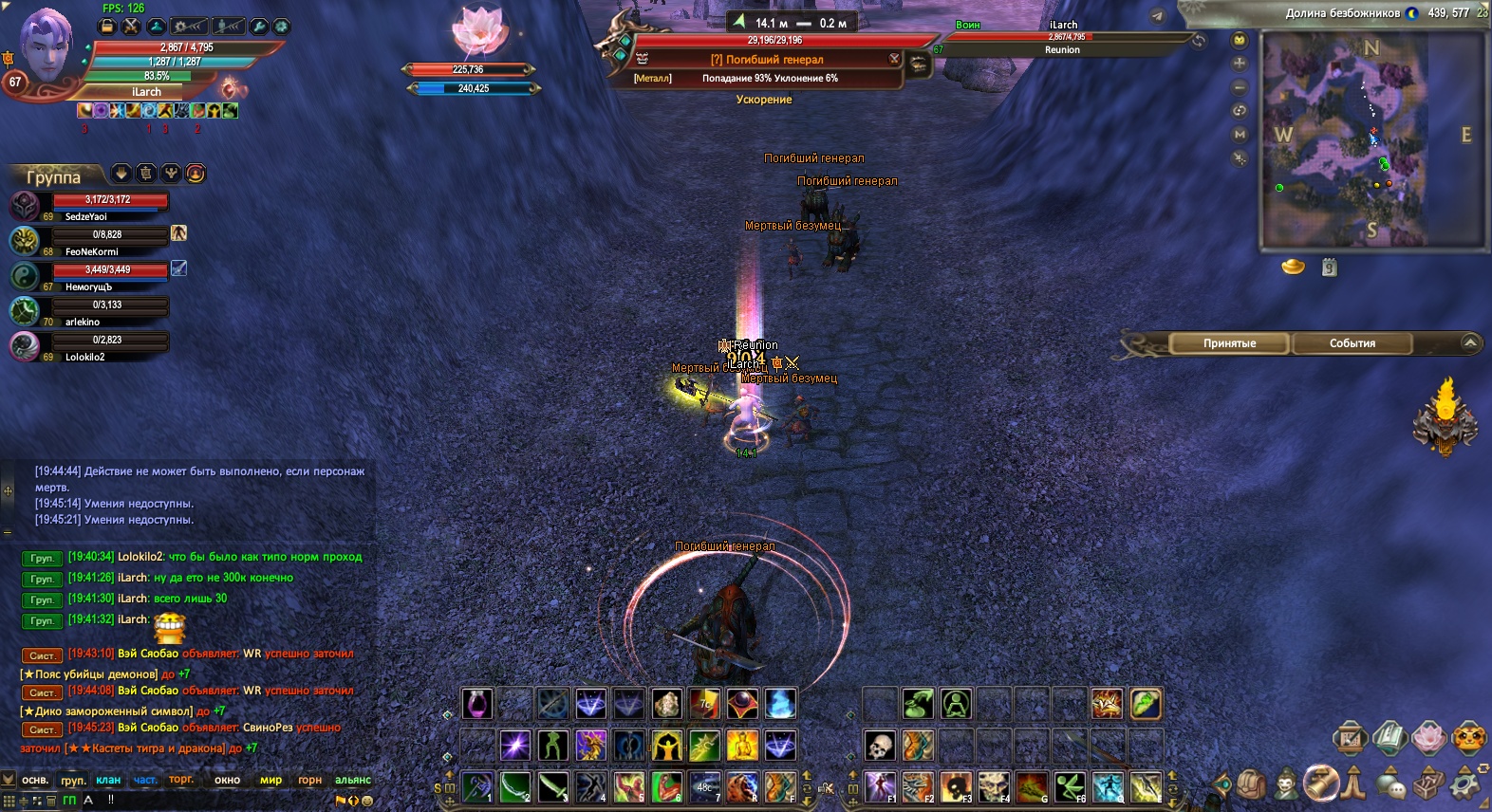Image resolution: width=1492 pixels, height=812 pixels.
Task: Switch chat to the клан channel
Action: point(108,781)
